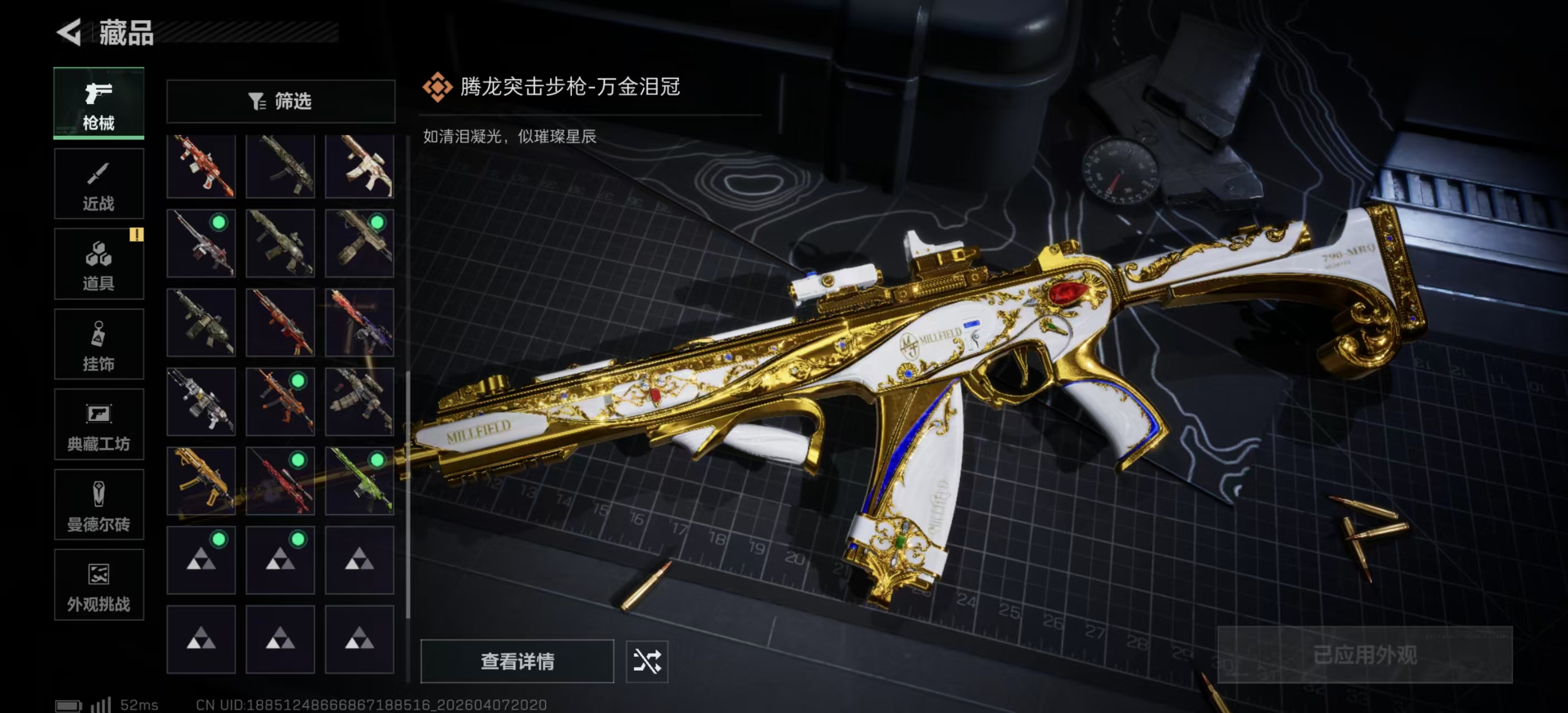Open the 道具 items category with alert badge
Image resolution: width=1568 pixels, height=713 pixels.
click(99, 263)
